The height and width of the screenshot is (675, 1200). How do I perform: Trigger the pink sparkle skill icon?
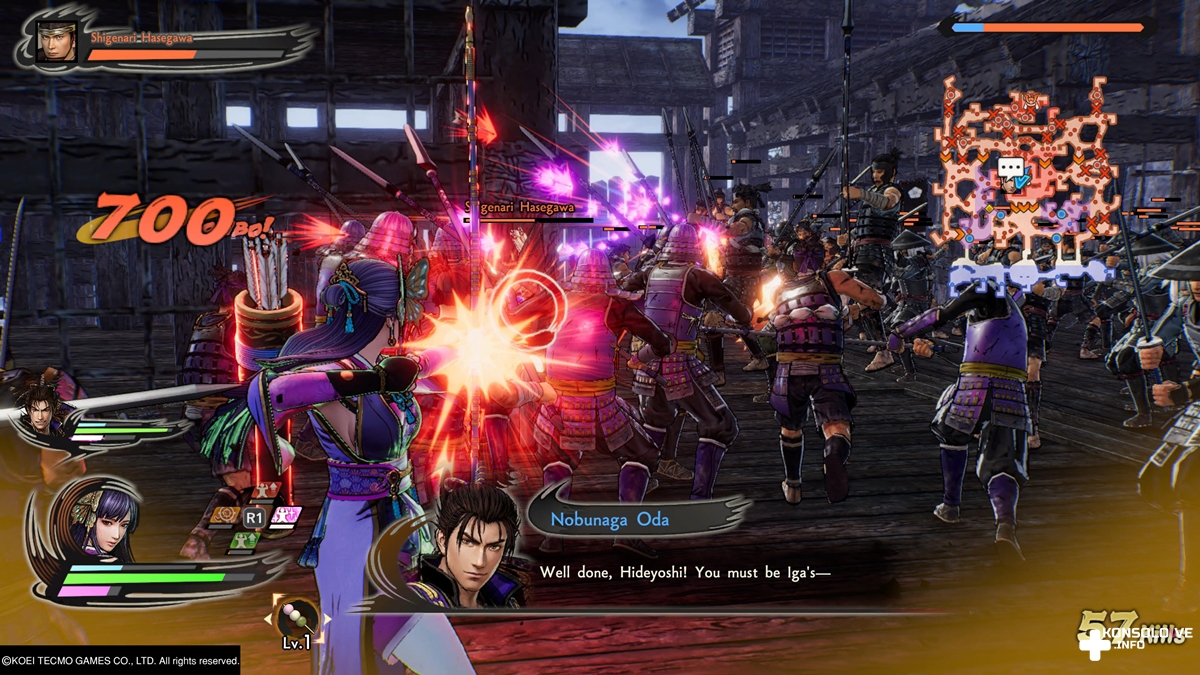[x=285, y=516]
